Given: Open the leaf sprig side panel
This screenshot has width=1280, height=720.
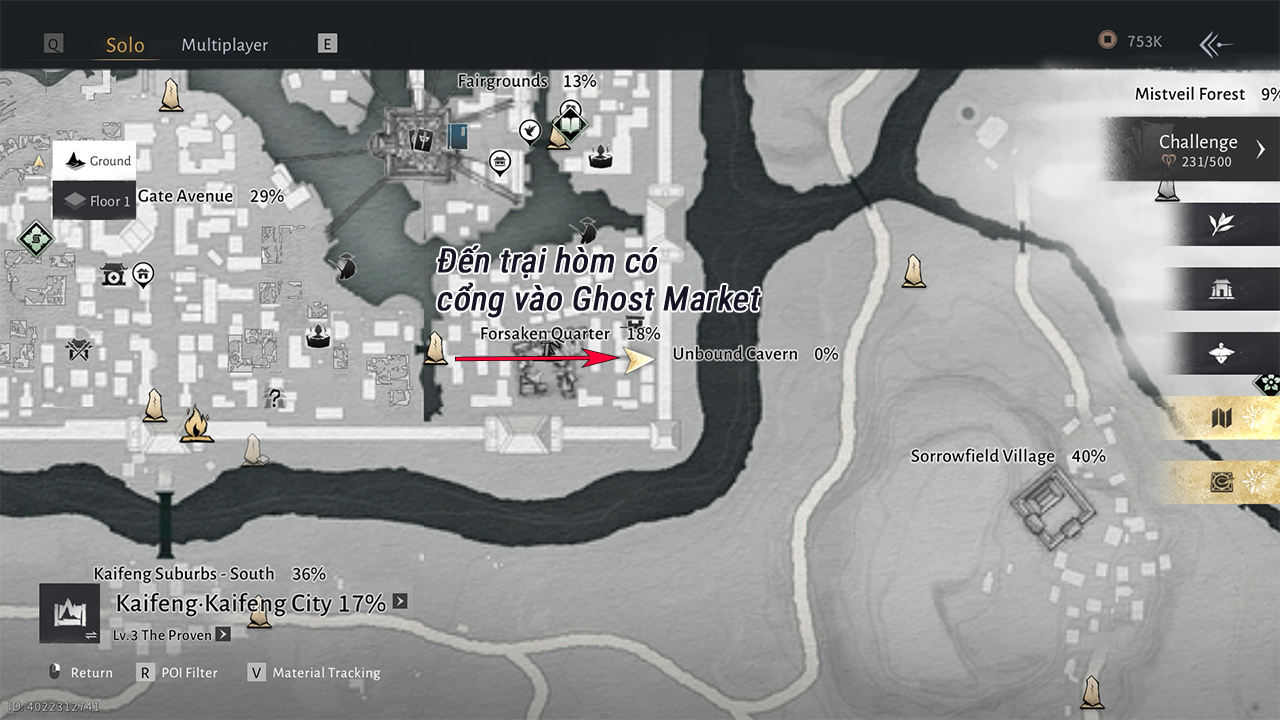Looking at the screenshot, I should click(1221, 224).
